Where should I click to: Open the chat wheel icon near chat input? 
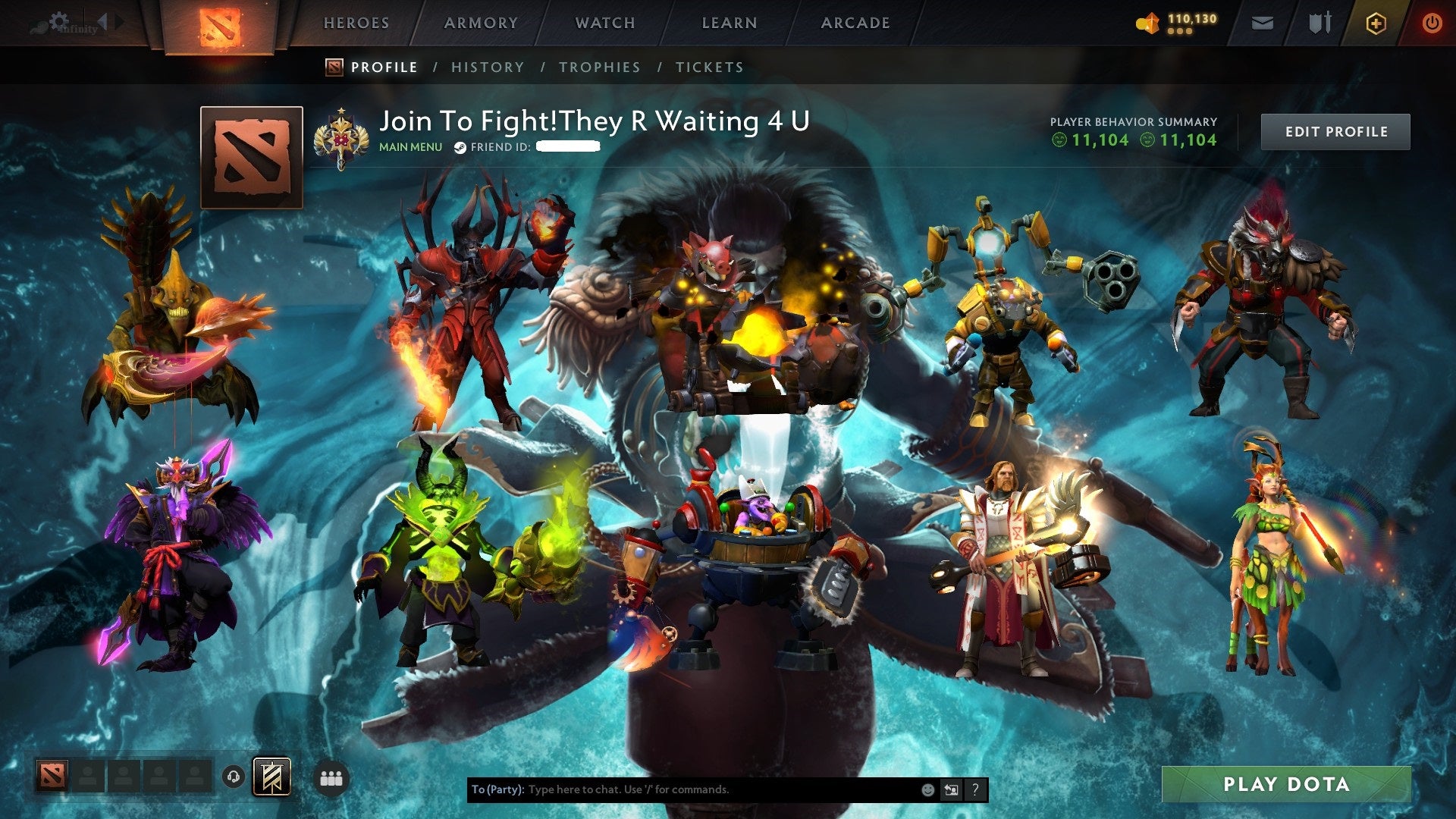(x=951, y=789)
